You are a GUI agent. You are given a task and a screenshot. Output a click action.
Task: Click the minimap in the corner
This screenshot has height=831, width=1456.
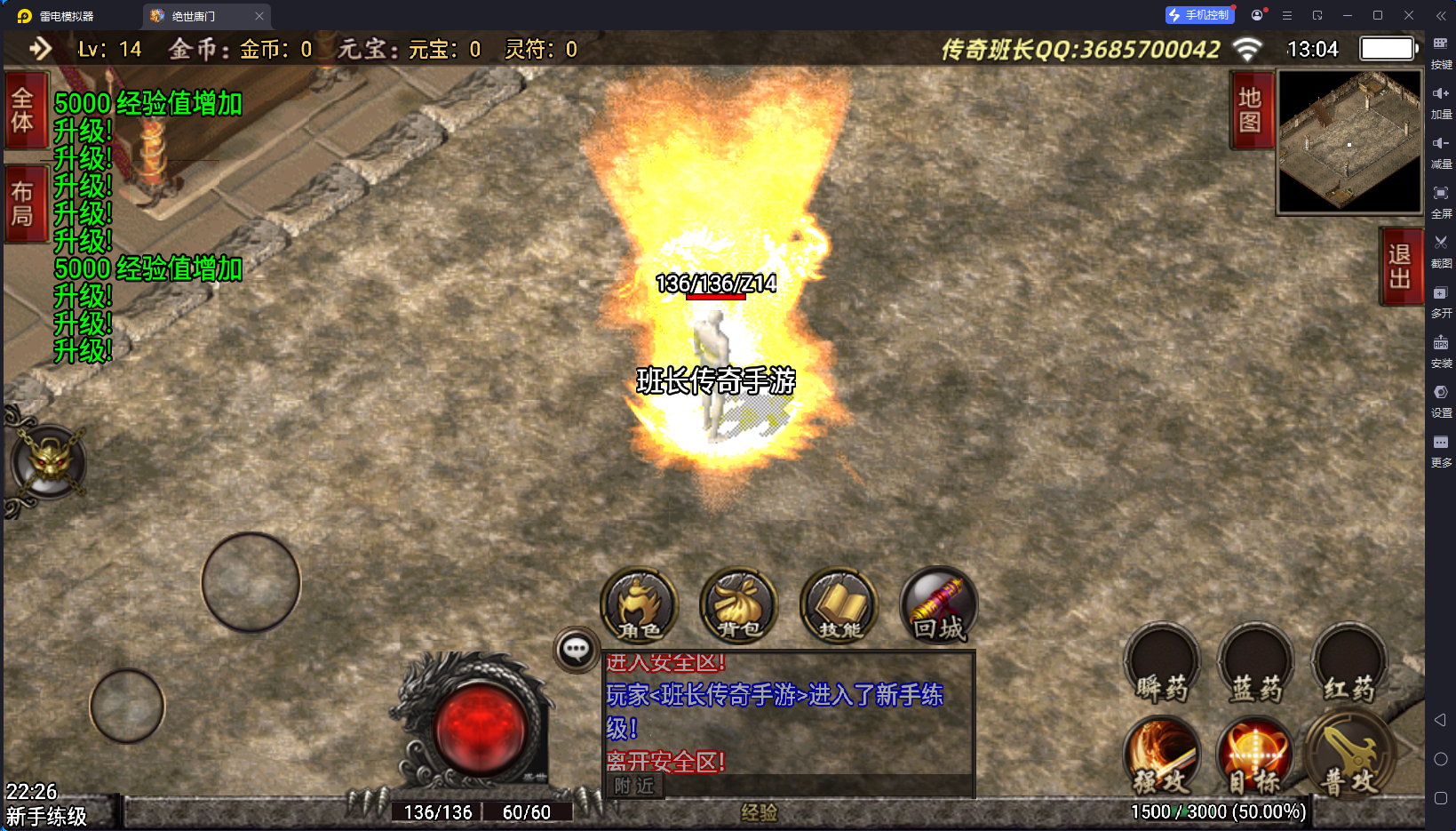(x=1349, y=141)
